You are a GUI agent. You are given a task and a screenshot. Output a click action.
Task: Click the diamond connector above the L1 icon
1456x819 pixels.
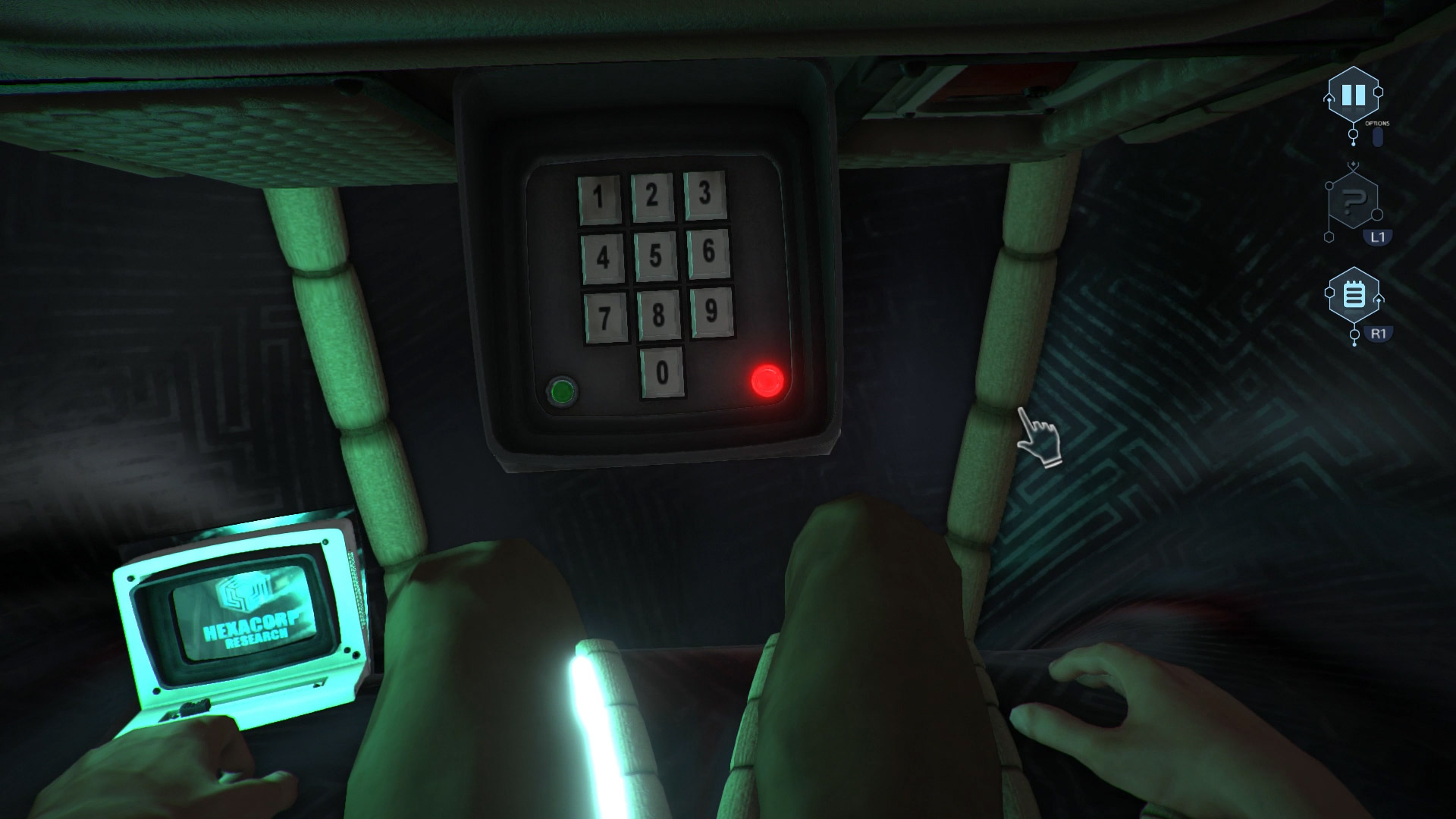[x=1353, y=163]
